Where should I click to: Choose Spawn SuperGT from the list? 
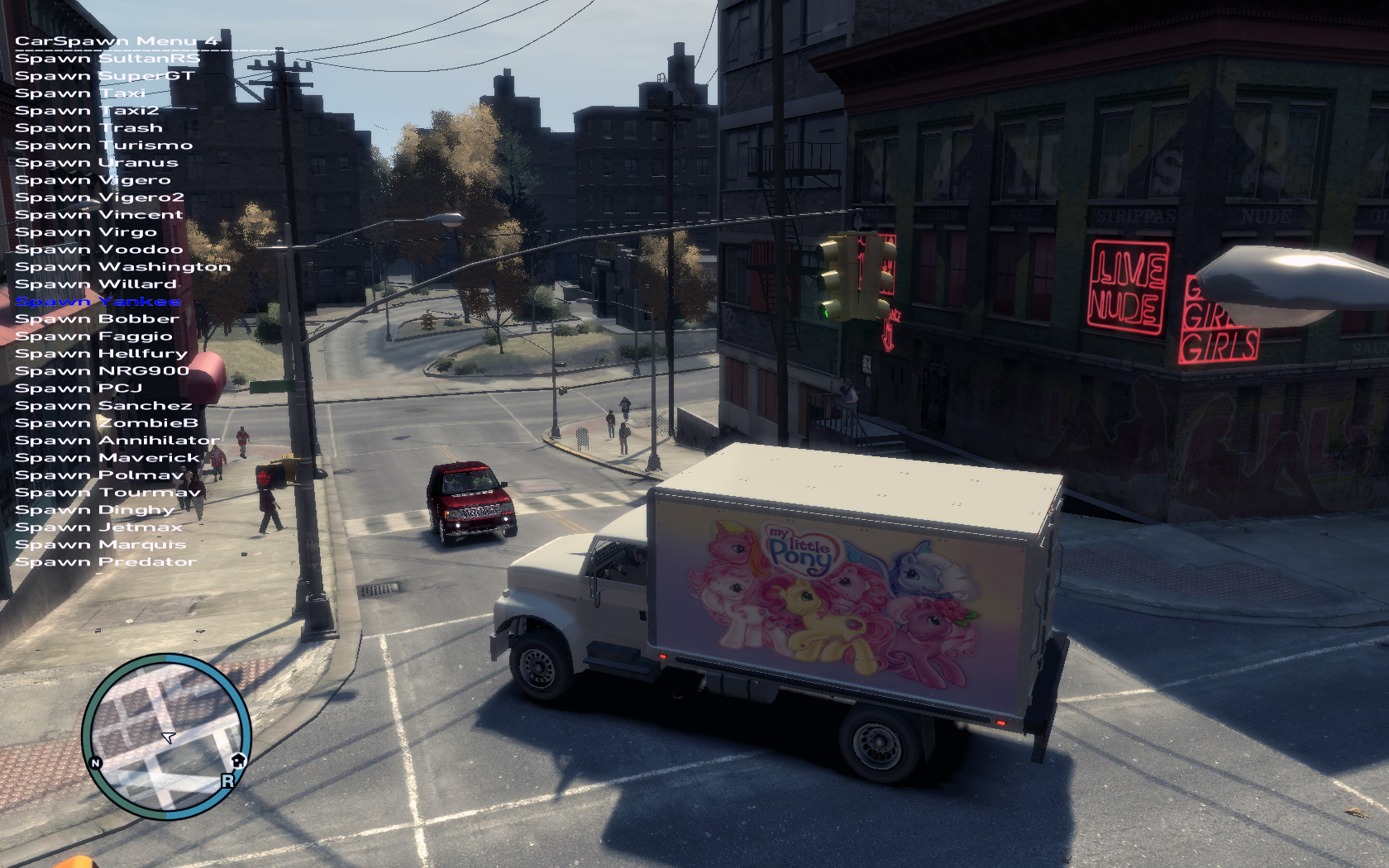[x=105, y=76]
